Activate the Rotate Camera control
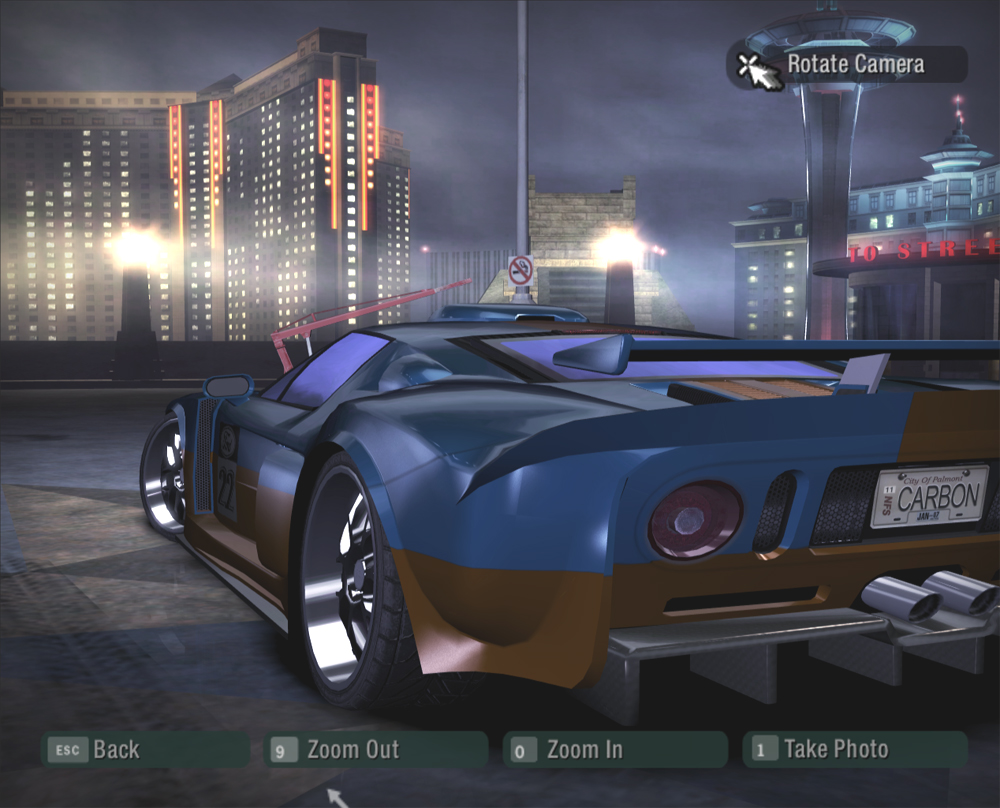The width and height of the screenshot is (1000, 808). click(846, 65)
